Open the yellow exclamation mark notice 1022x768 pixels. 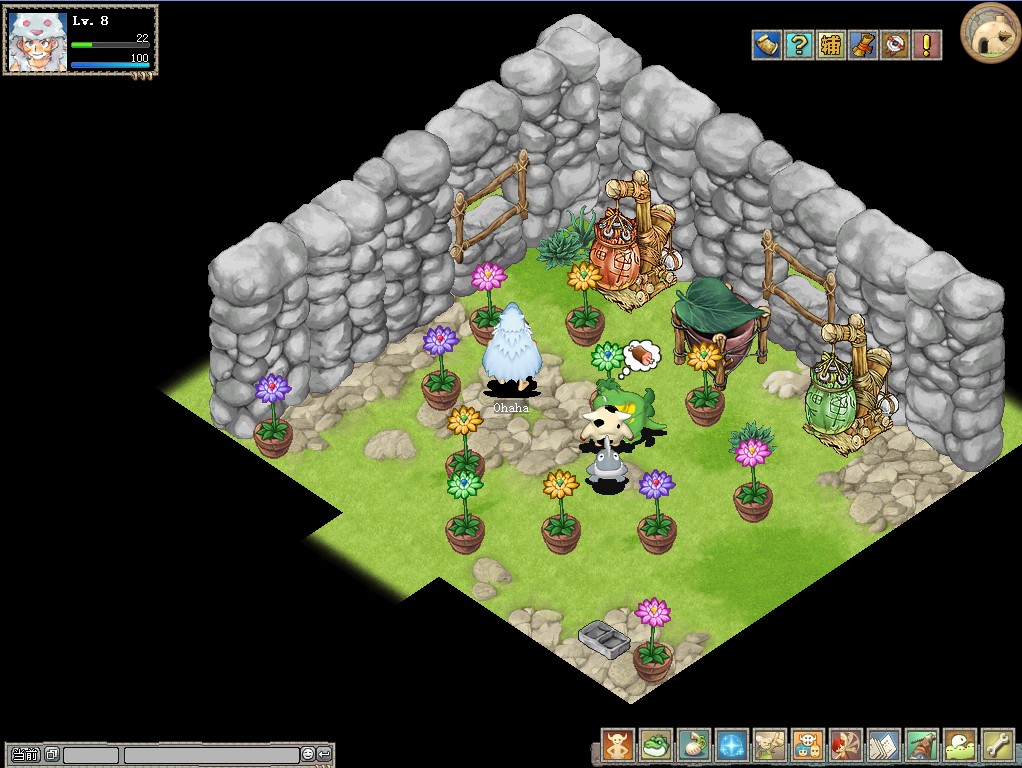(927, 45)
